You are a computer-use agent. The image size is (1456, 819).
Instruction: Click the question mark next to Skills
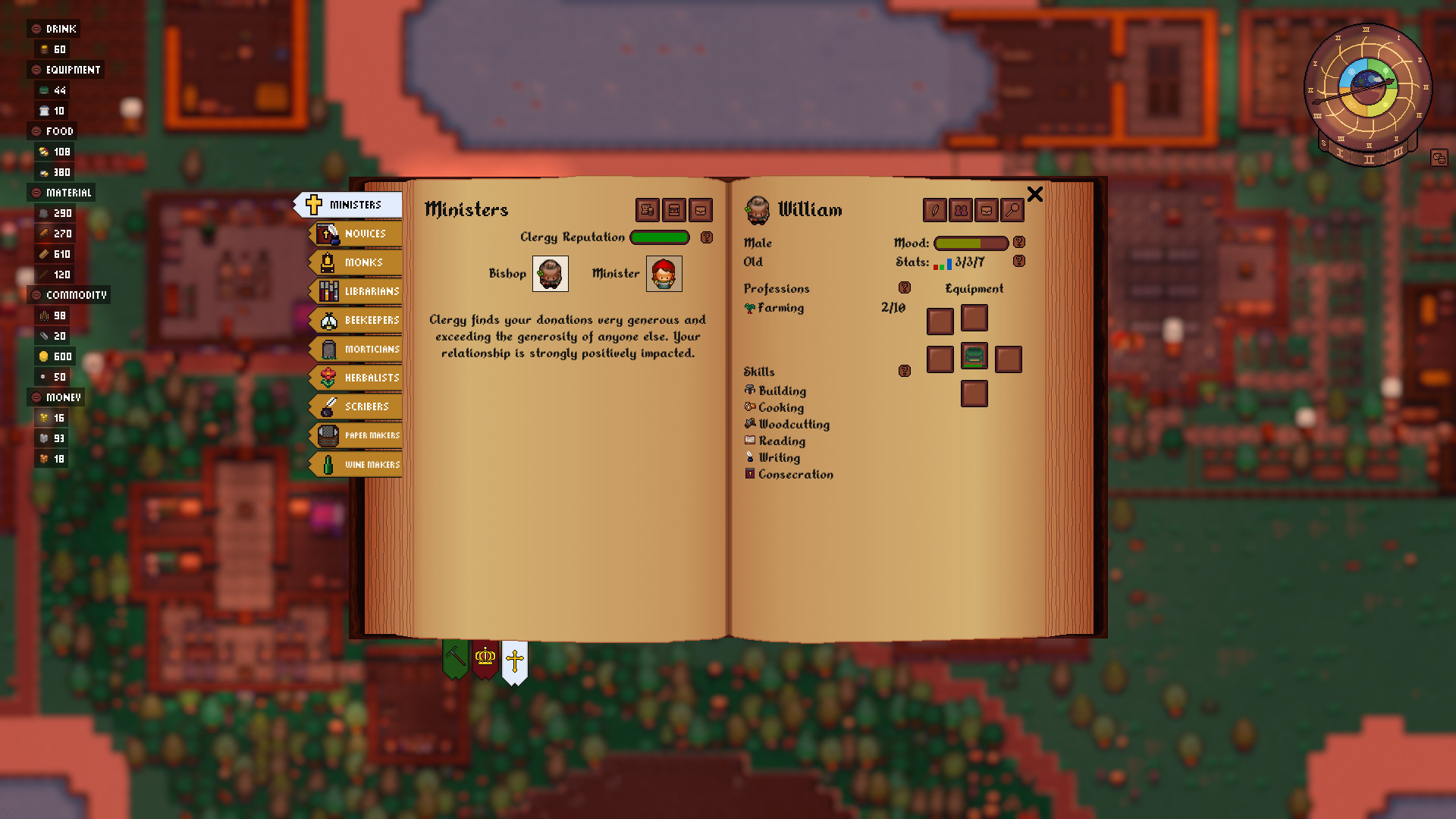tap(904, 371)
